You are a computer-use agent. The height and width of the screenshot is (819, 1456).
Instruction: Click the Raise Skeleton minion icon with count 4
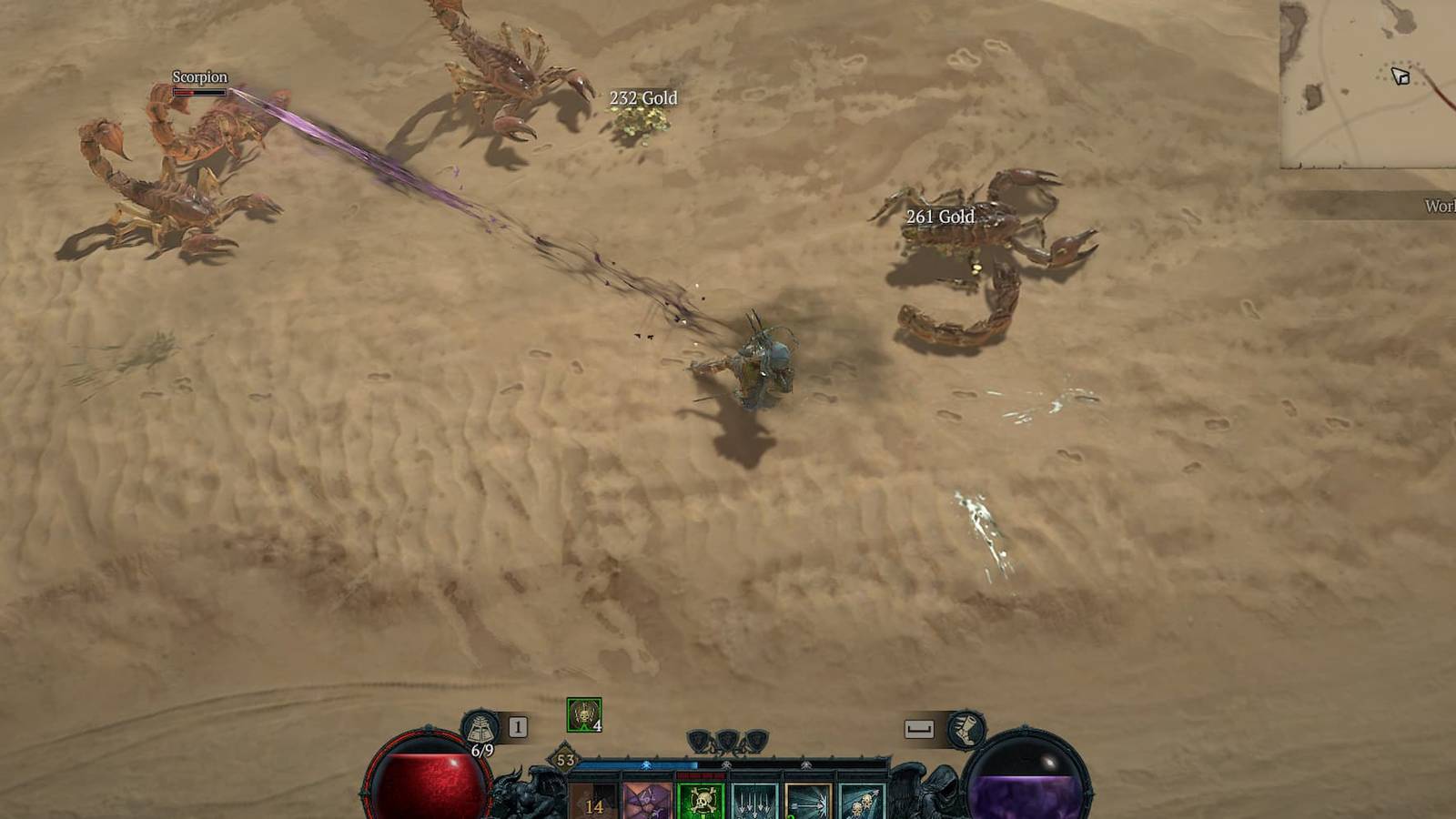point(584,716)
